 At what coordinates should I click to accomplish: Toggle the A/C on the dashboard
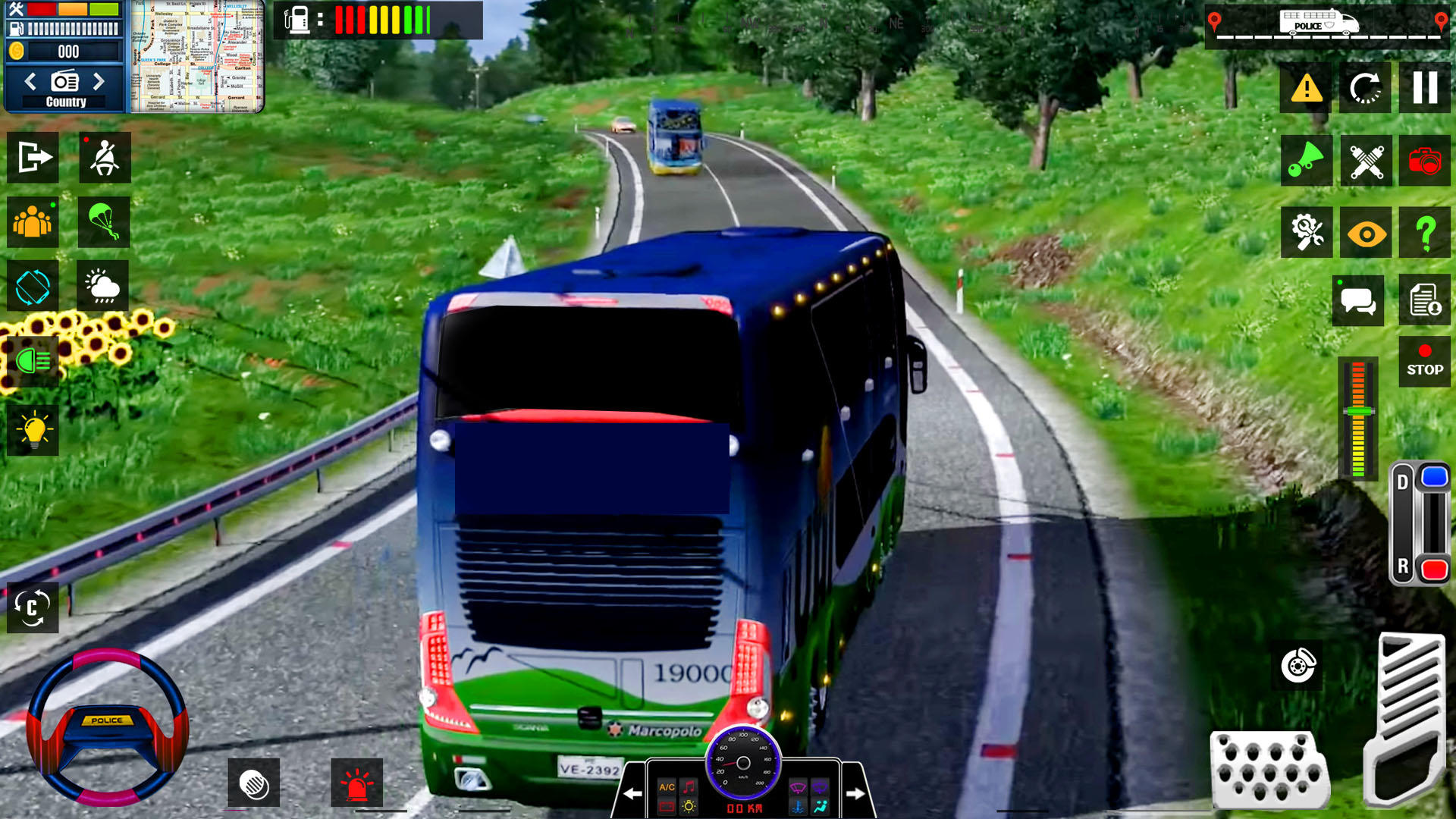coord(666,789)
